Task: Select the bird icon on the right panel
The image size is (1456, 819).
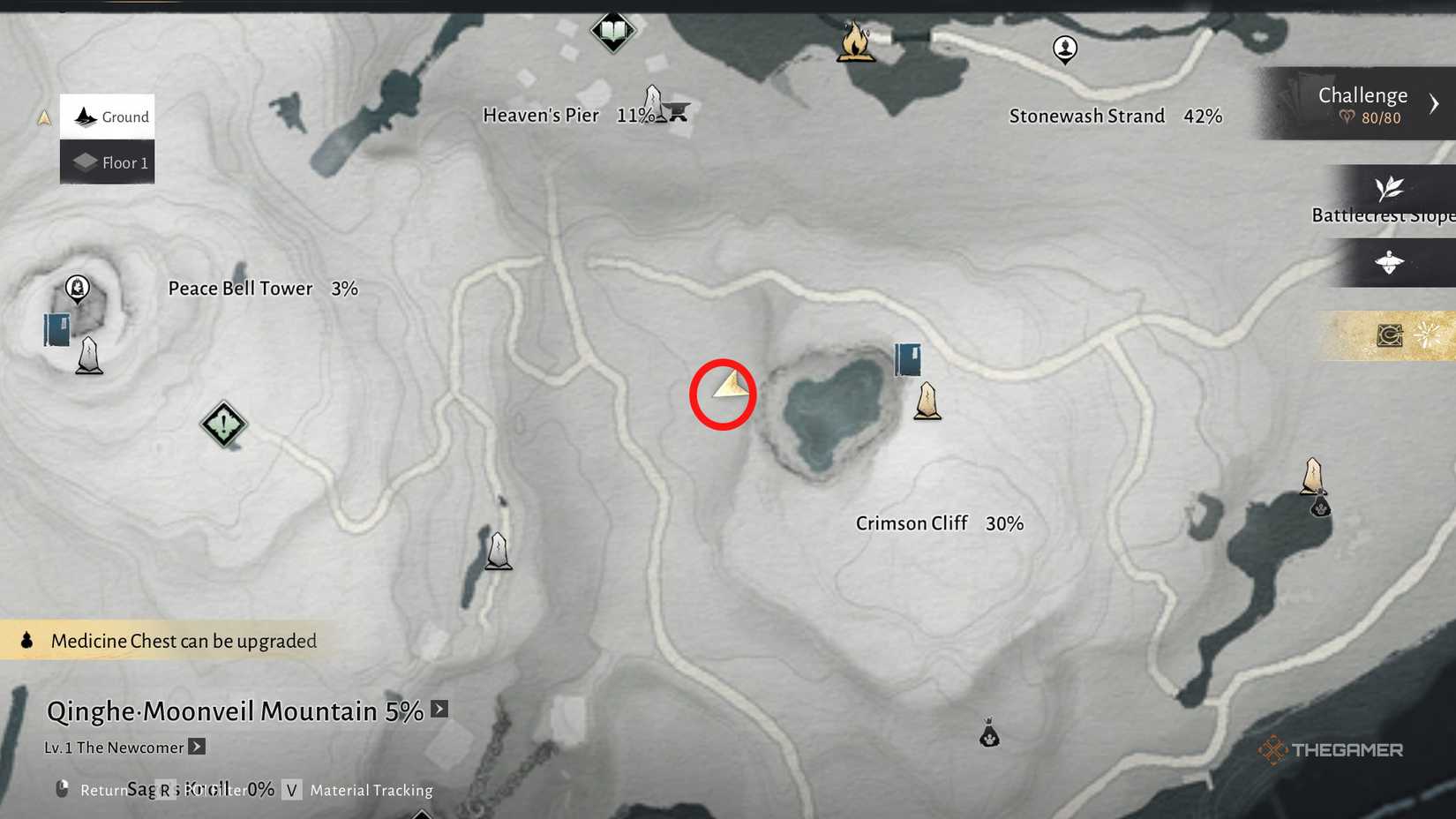Action: [1391, 262]
